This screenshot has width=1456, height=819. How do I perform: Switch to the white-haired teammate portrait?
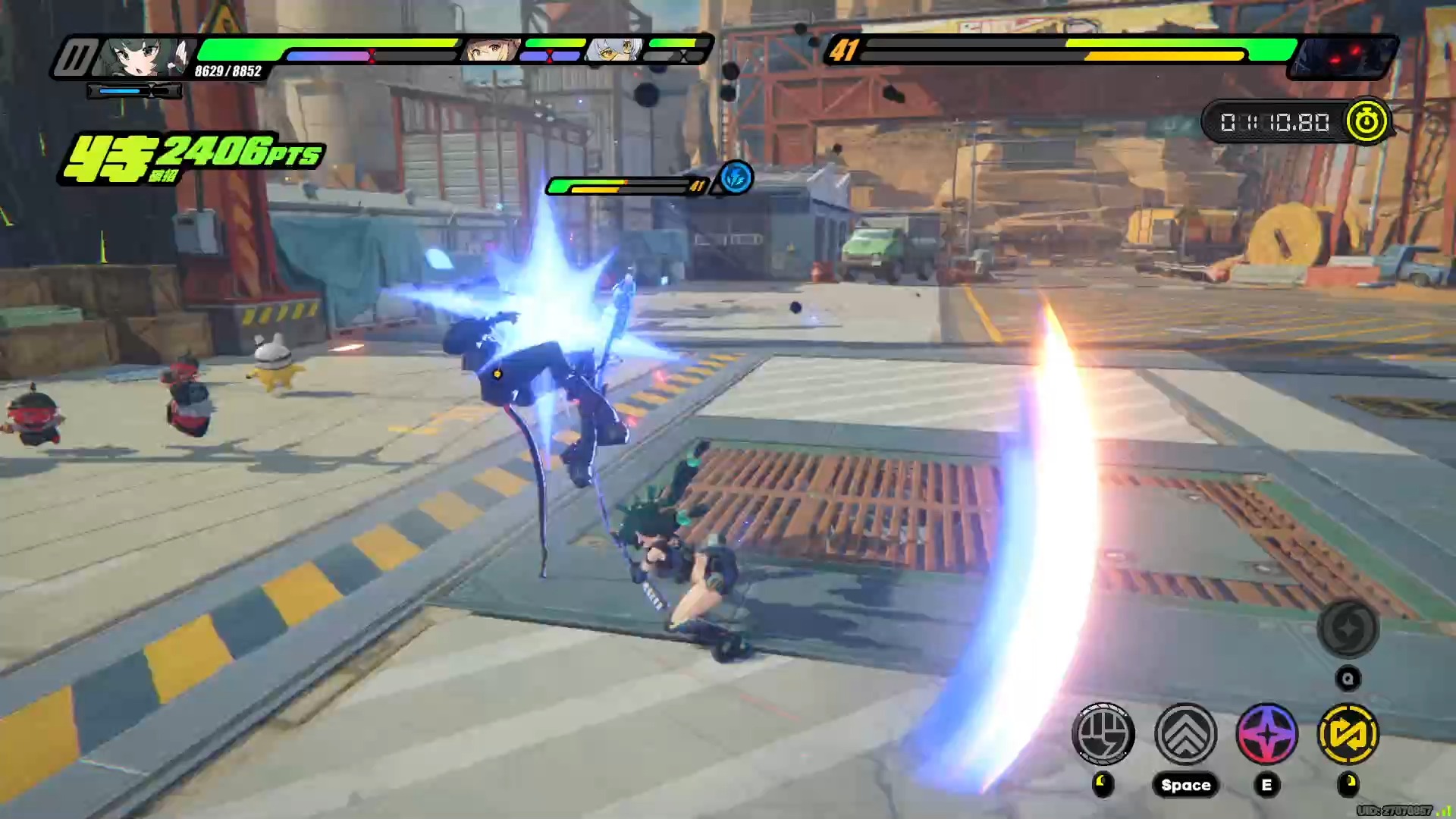(x=616, y=52)
